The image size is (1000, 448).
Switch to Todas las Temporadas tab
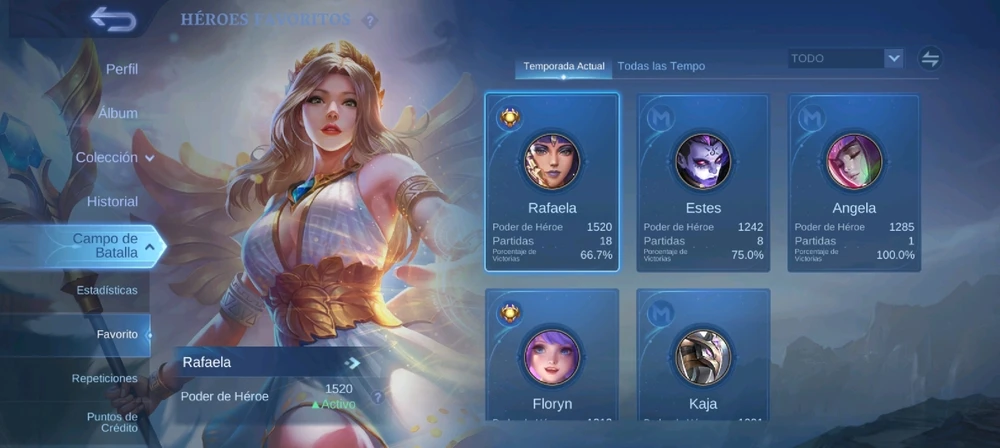tap(661, 66)
